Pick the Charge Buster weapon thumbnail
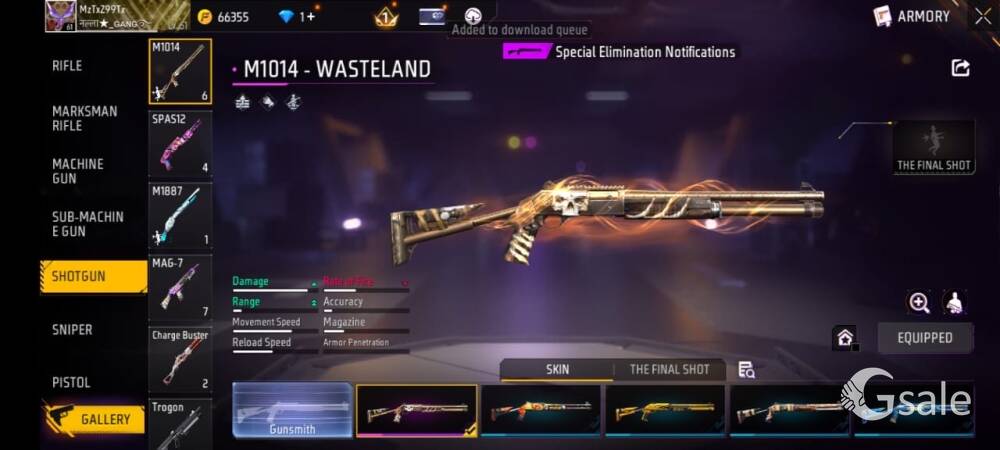Image resolution: width=1000 pixels, height=450 pixels. 180,359
